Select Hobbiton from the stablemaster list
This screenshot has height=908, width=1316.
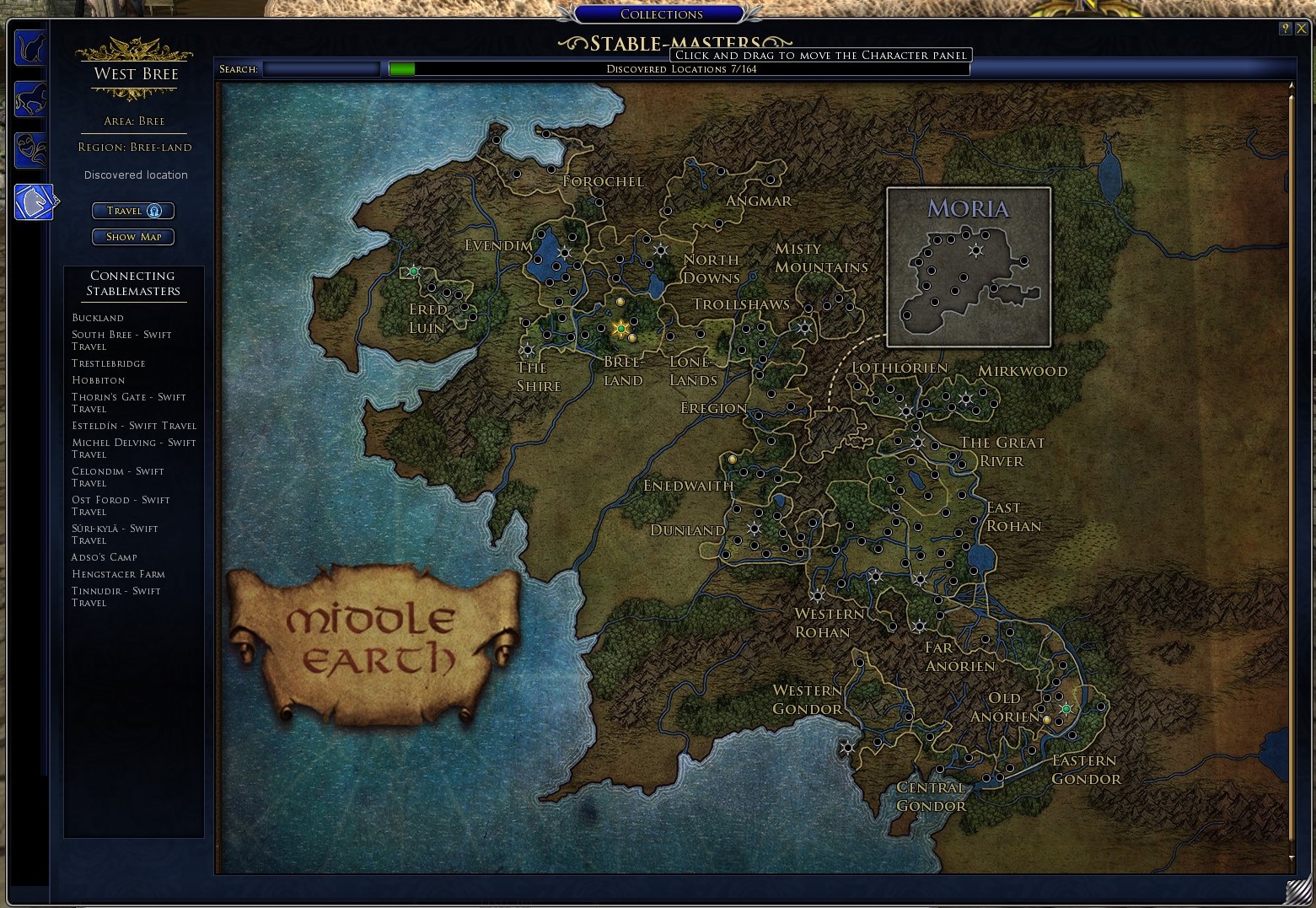99,380
